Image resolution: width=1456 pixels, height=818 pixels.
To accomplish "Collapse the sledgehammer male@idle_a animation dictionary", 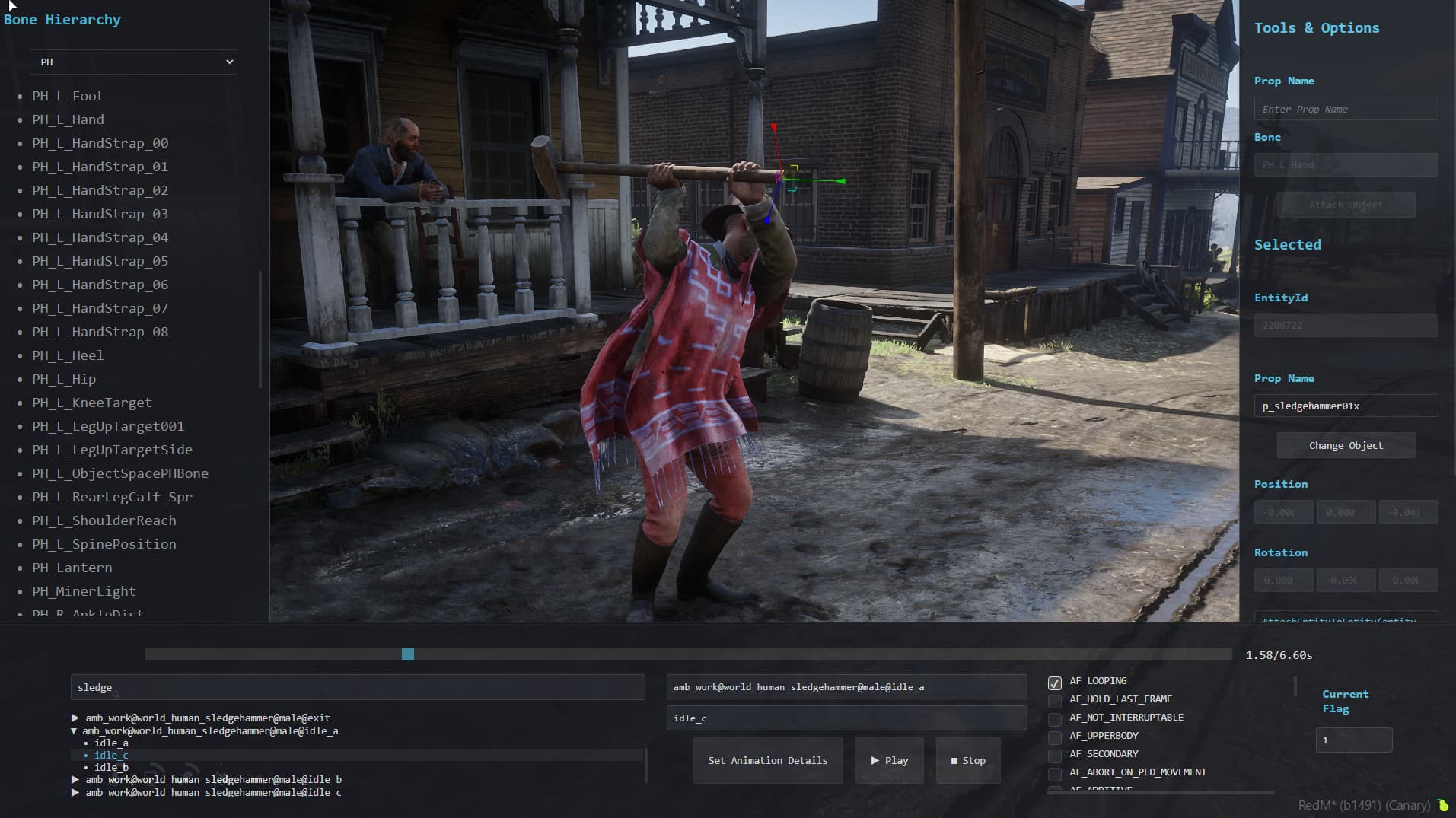I will tap(74, 730).
